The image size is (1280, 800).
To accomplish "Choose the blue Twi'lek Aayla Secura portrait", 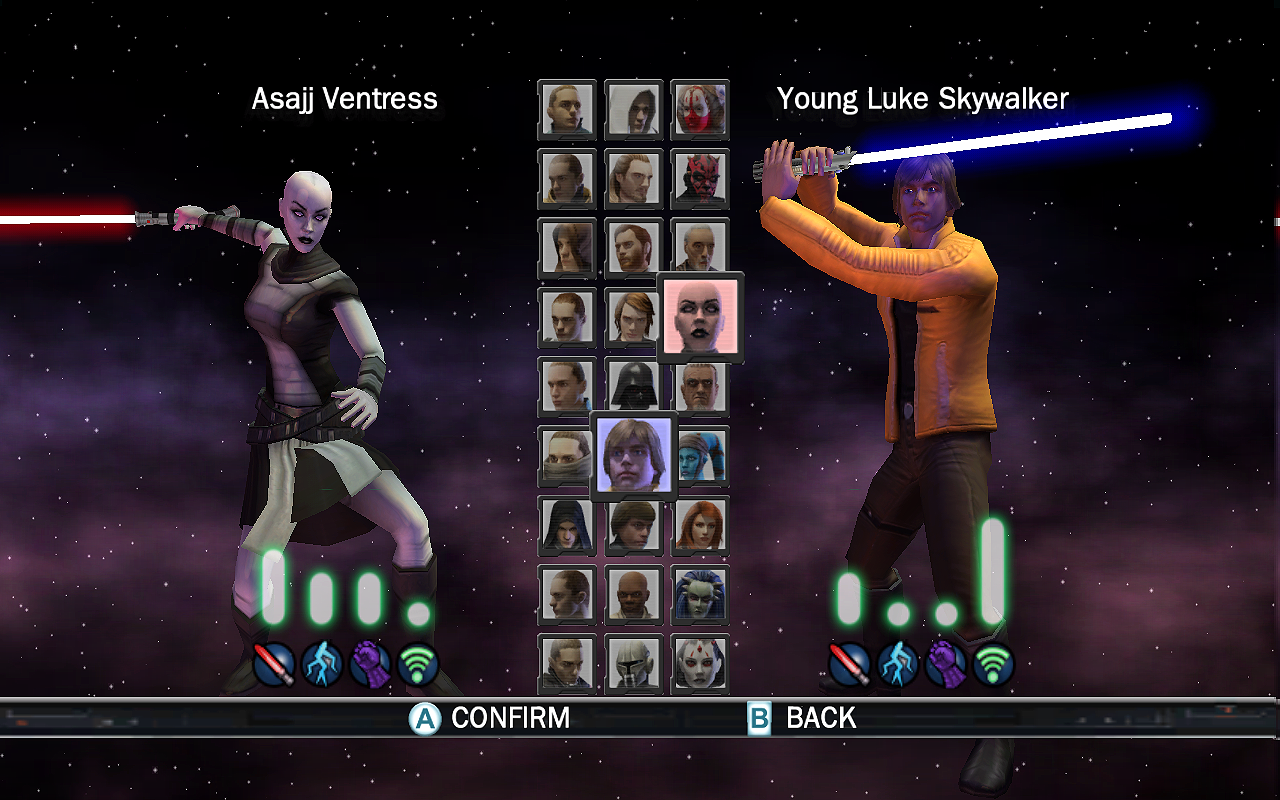I will [x=704, y=456].
